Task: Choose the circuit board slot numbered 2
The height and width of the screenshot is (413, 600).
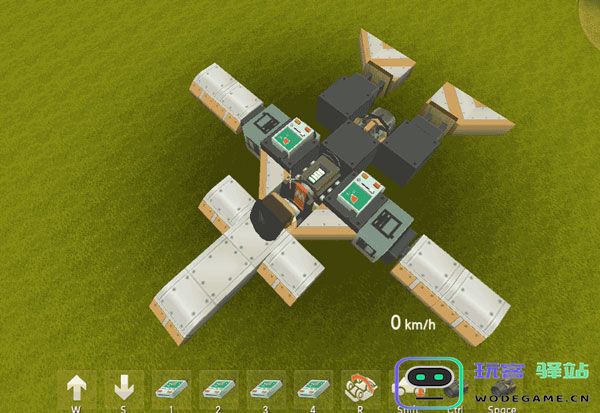Action: coord(218,388)
